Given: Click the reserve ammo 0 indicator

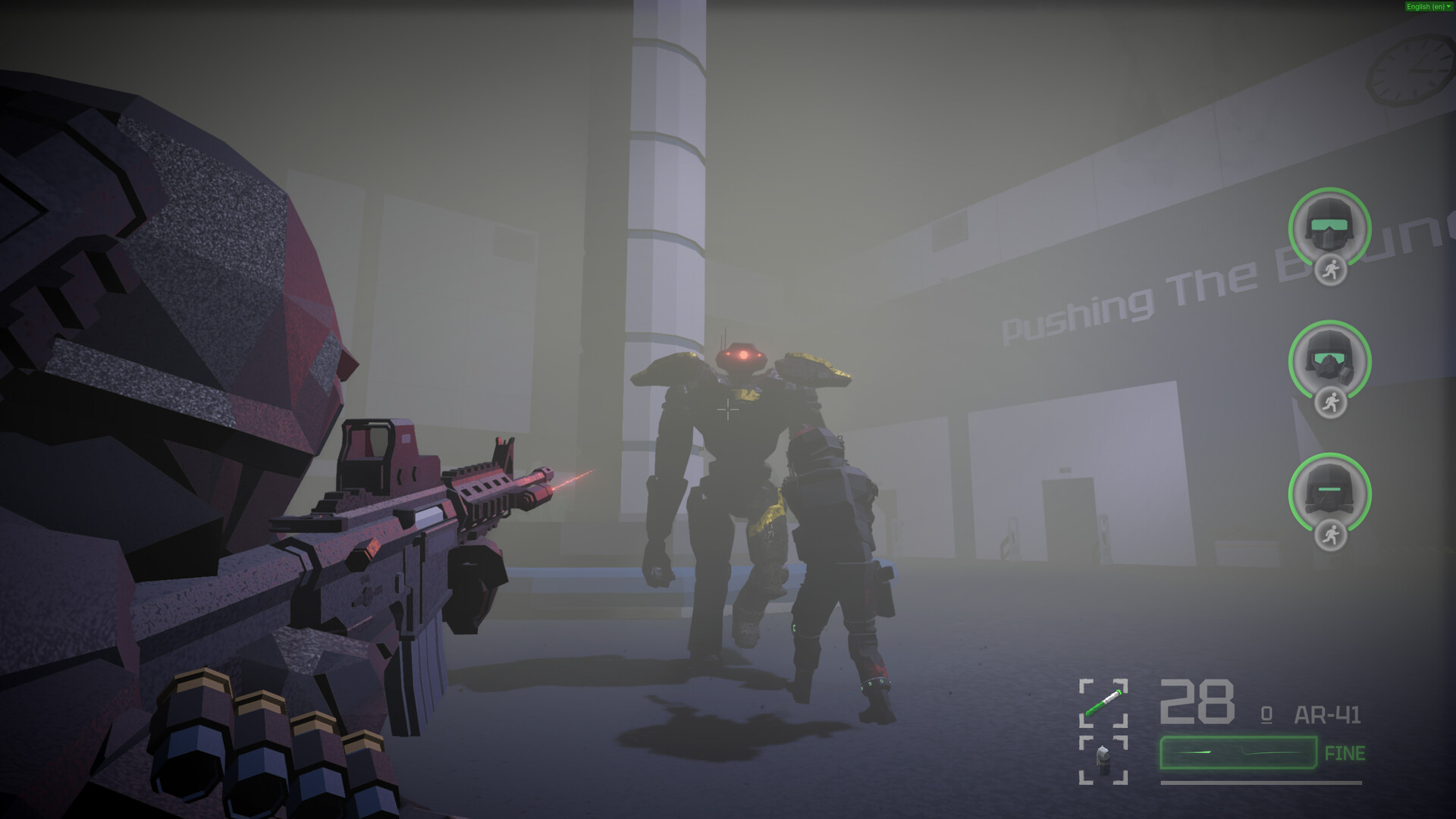Looking at the screenshot, I should [x=1265, y=715].
